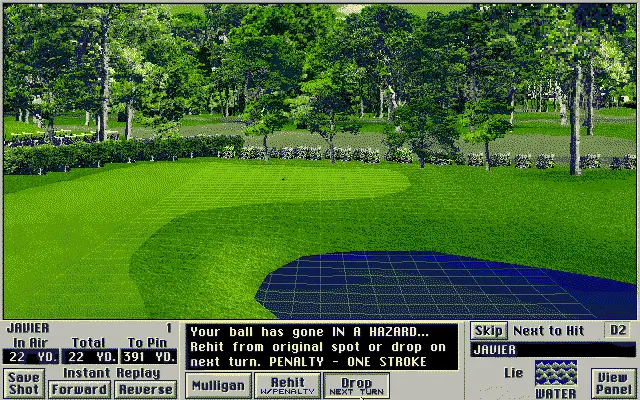Select Drop next turn
Viewport: 640px width, 400px height.
356,385
